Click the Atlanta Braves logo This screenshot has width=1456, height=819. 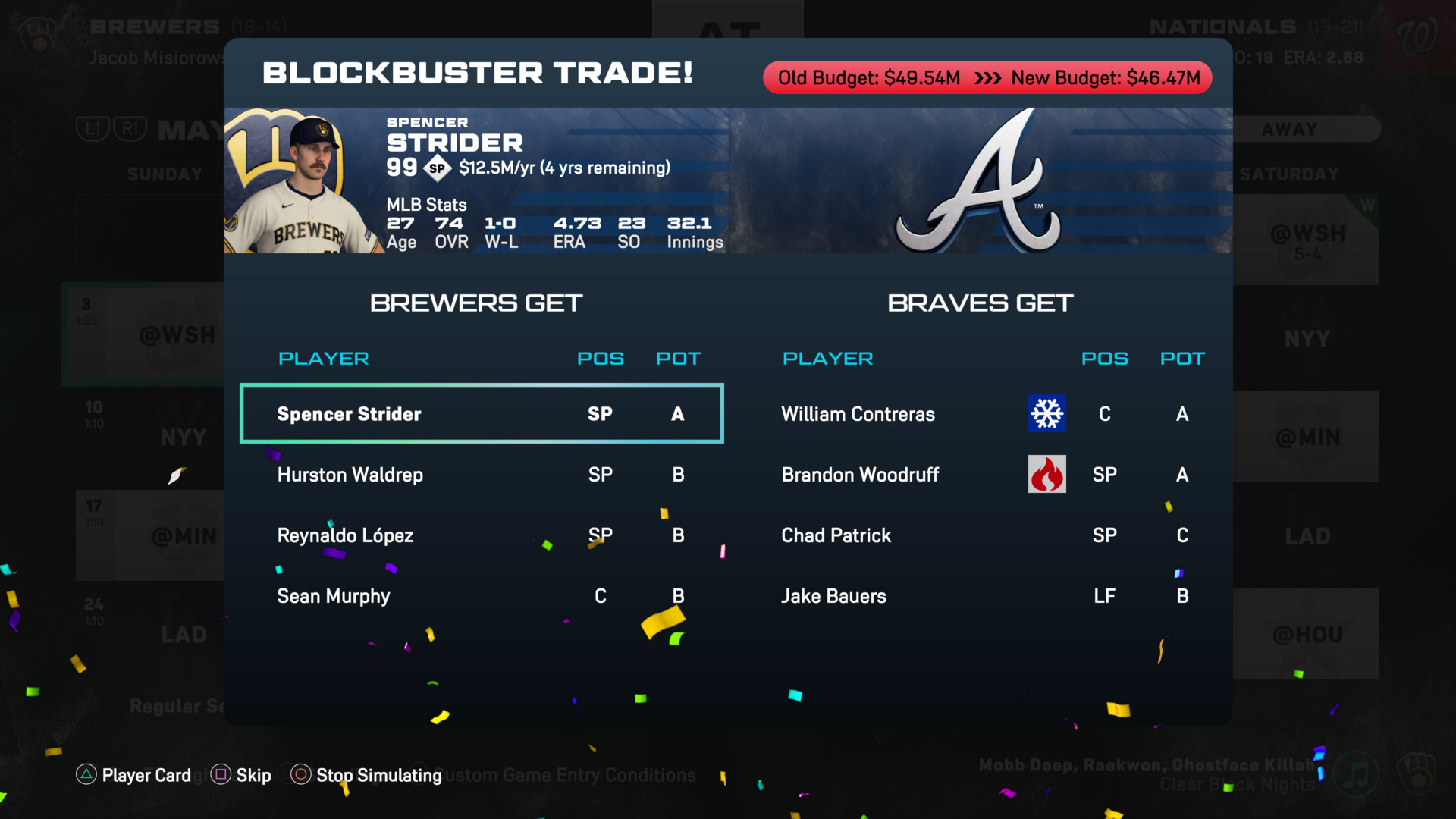click(978, 182)
